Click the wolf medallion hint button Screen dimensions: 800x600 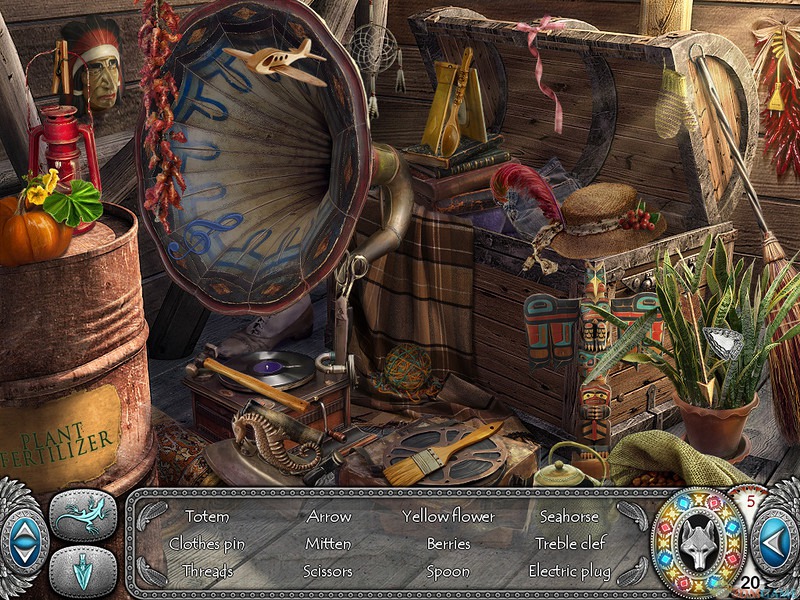click(699, 543)
